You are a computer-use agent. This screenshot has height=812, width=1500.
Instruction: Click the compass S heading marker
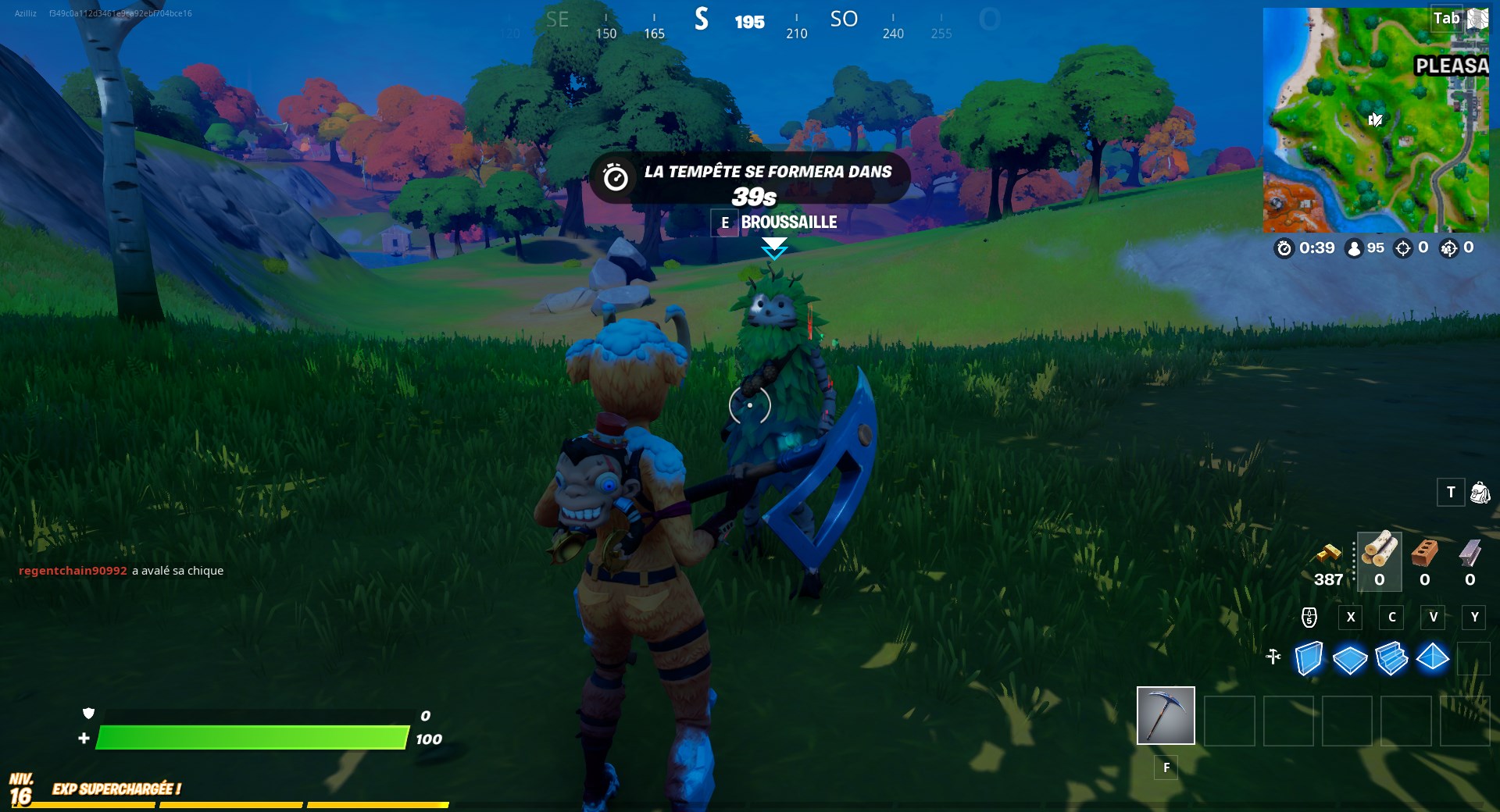pos(701,21)
